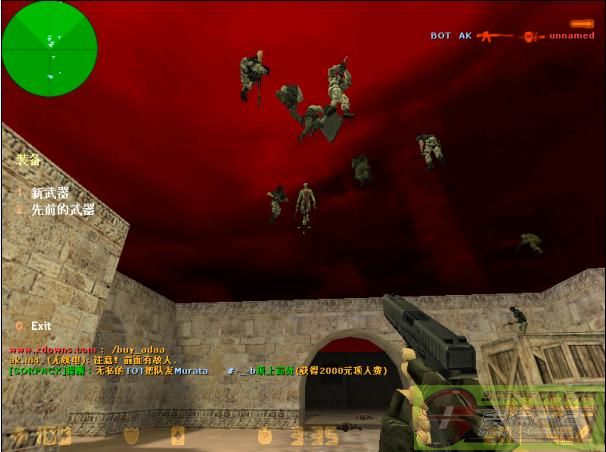Viewport: 606px width, 452px height.
Task: Select the 新武器 menu option
Action: tap(48, 193)
